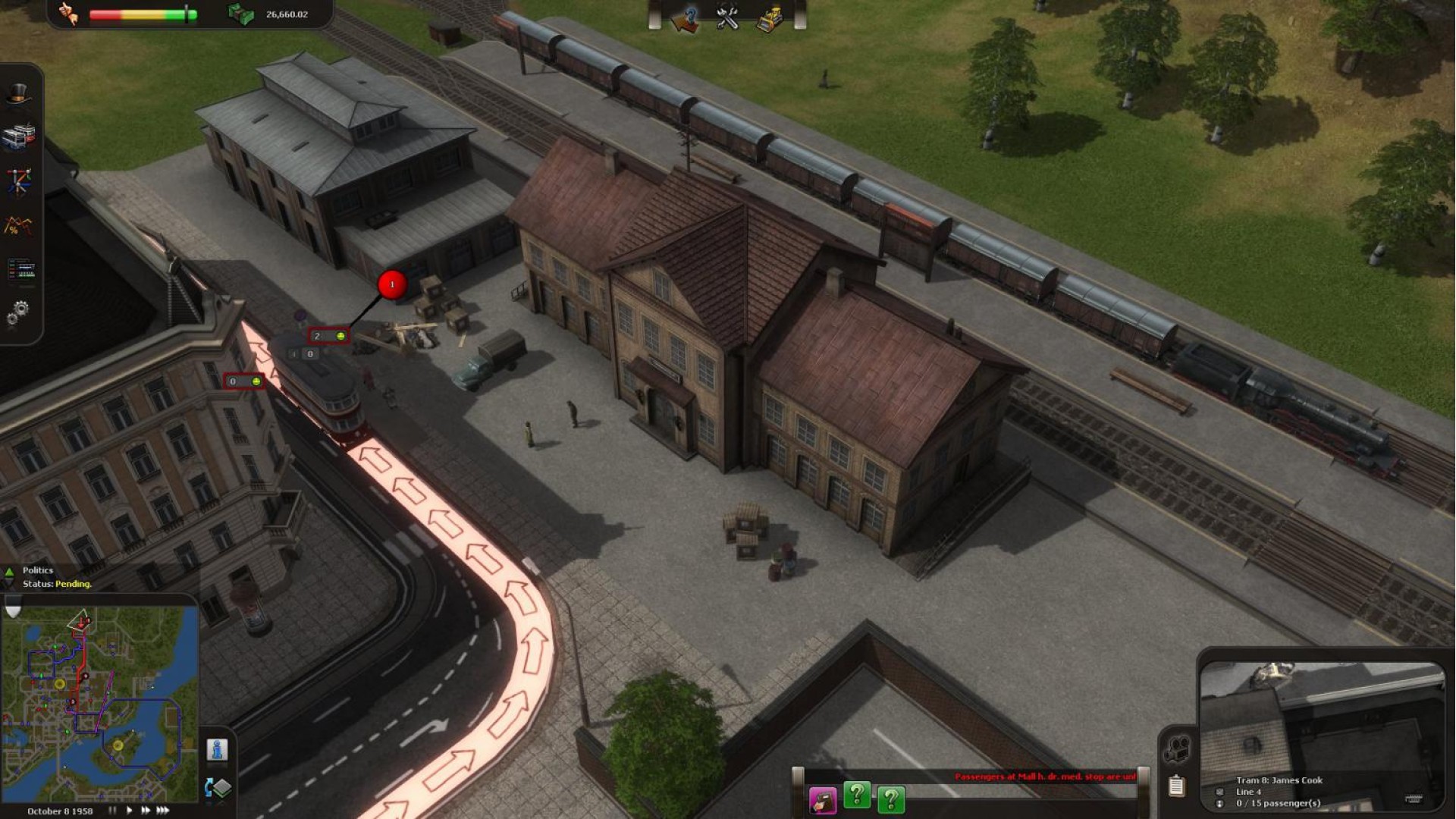Toggle the vehicle follow camera
Image resolution: width=1456 pixels, height=819 pixels.
pyautogui.click(x=1176, y=749)
